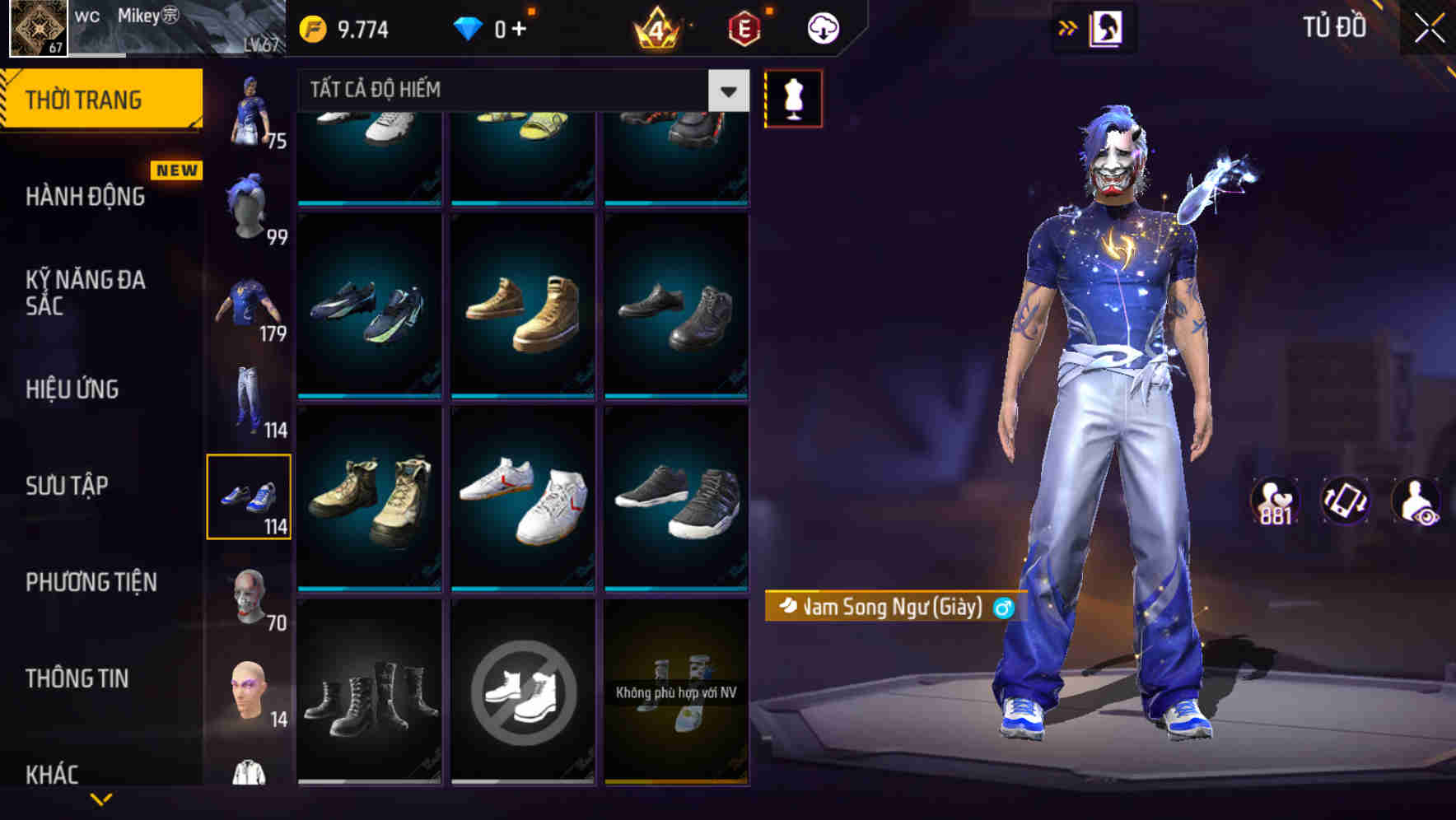Image resolution: width=1456 pixels, height=820 pixels.
Task: Collapse the left menu with the bottom chevron
Action: [x=103, y=800]
